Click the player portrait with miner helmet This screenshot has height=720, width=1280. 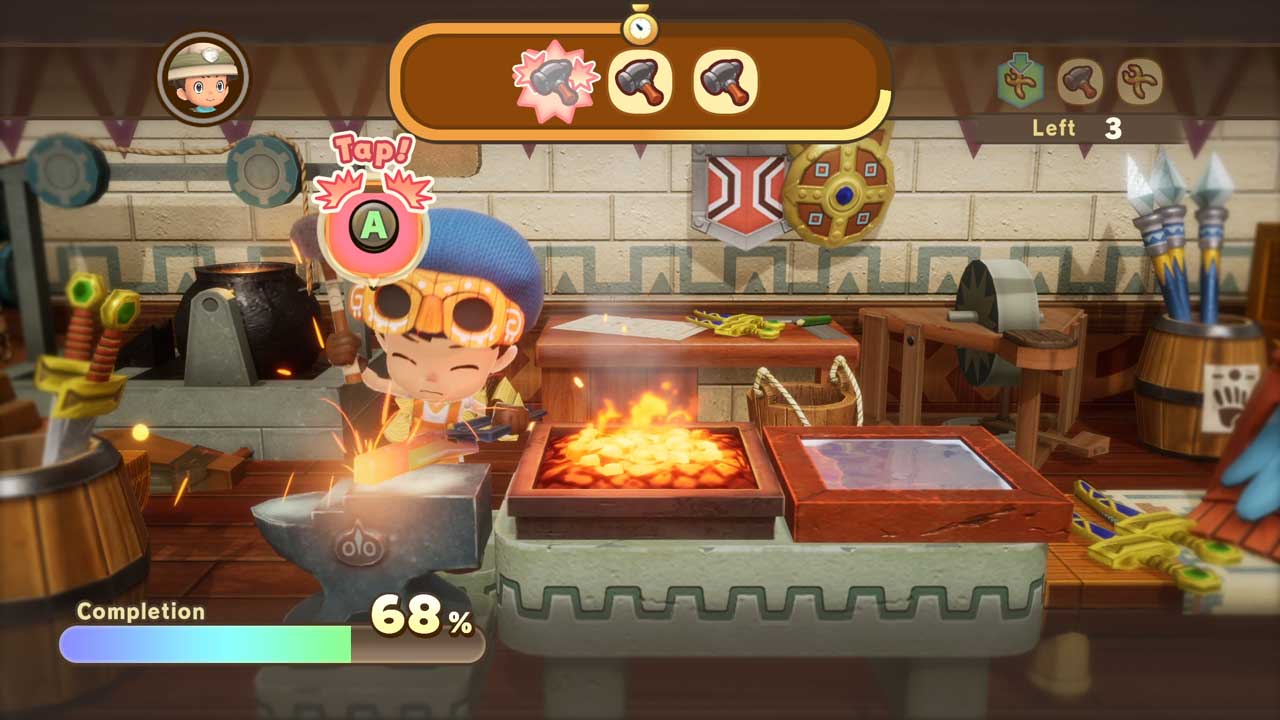203,78
